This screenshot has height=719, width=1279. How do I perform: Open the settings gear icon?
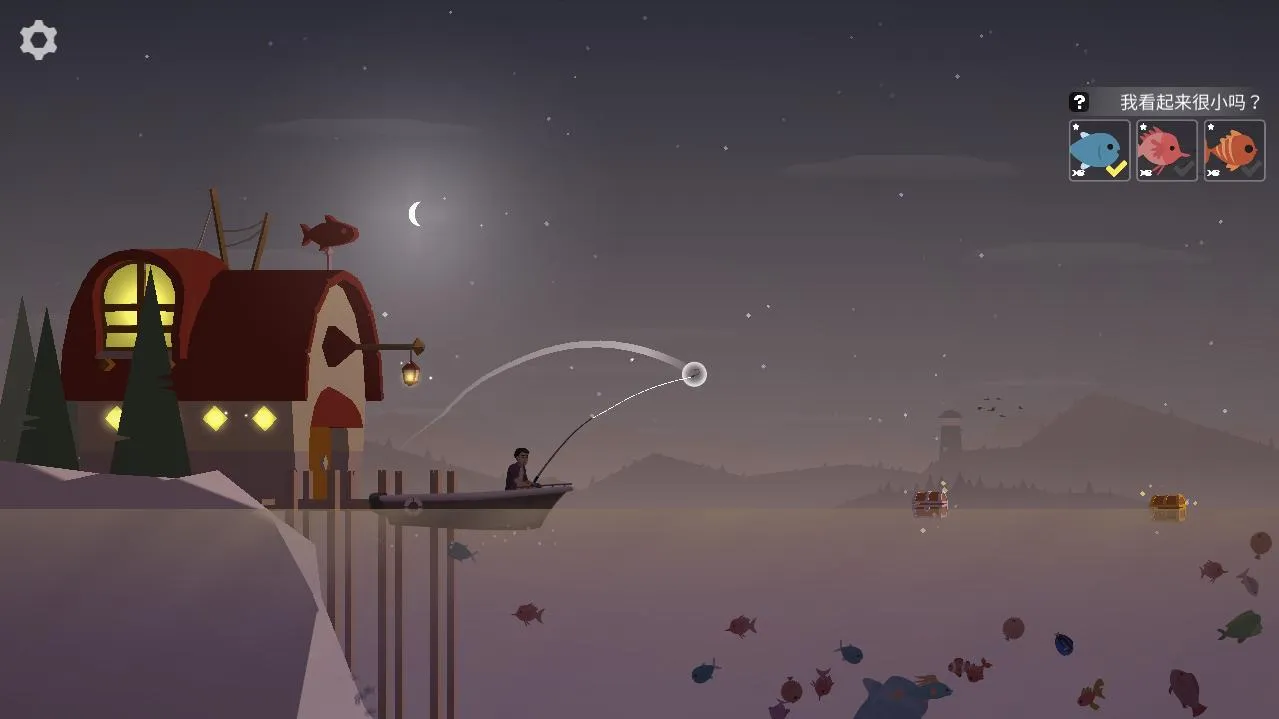[x=38, y=40]
